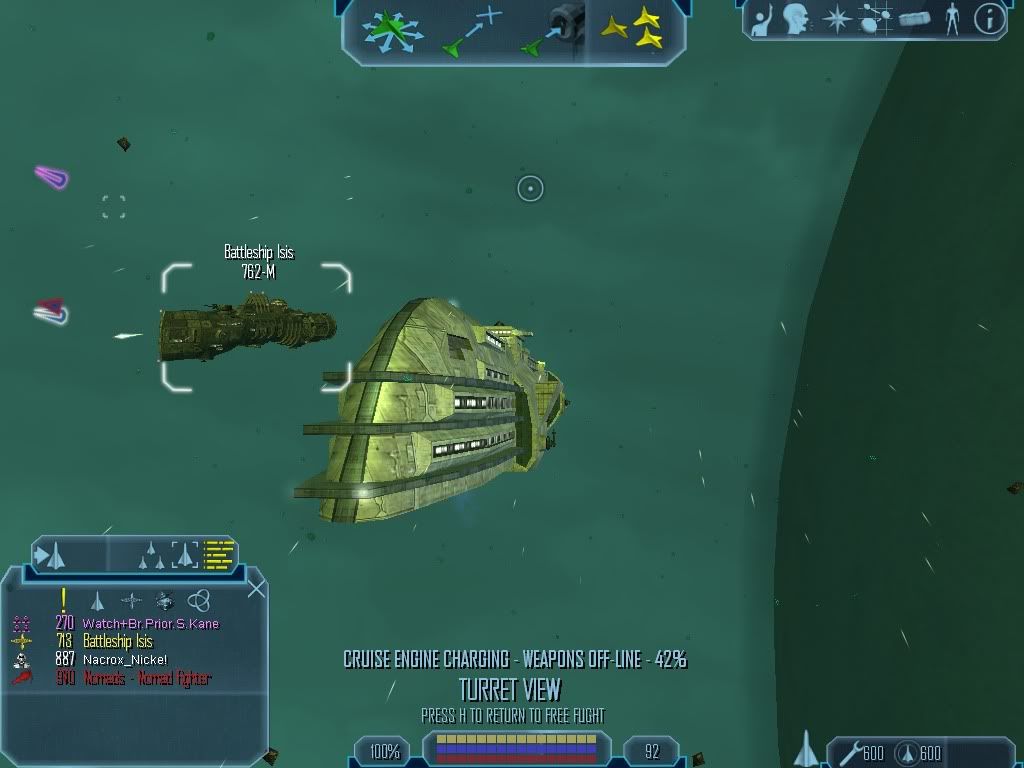Image resolution: width=1024 pixels, height=768 pixels.
Task: Target Nacrox_Nickel in the contact list
Action: 124,660
